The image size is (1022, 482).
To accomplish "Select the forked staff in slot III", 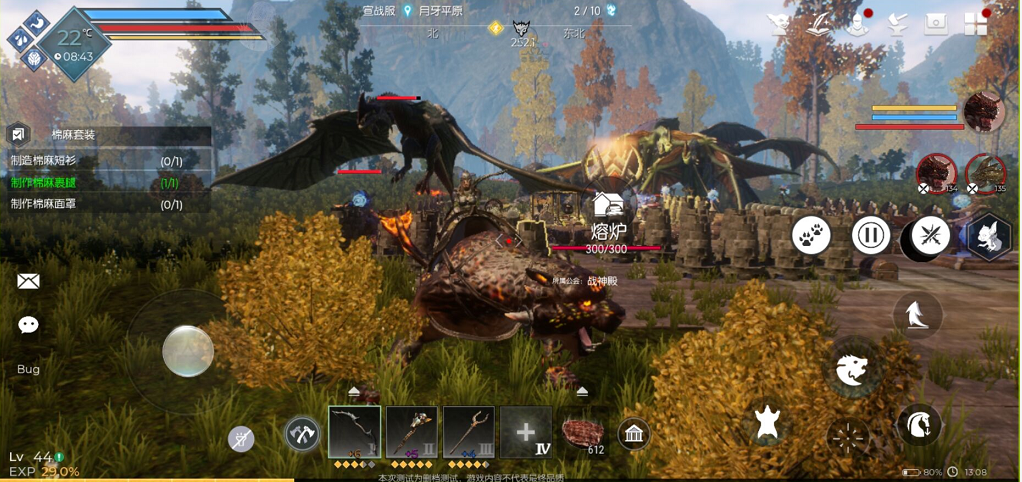I will tap(468, 432).
